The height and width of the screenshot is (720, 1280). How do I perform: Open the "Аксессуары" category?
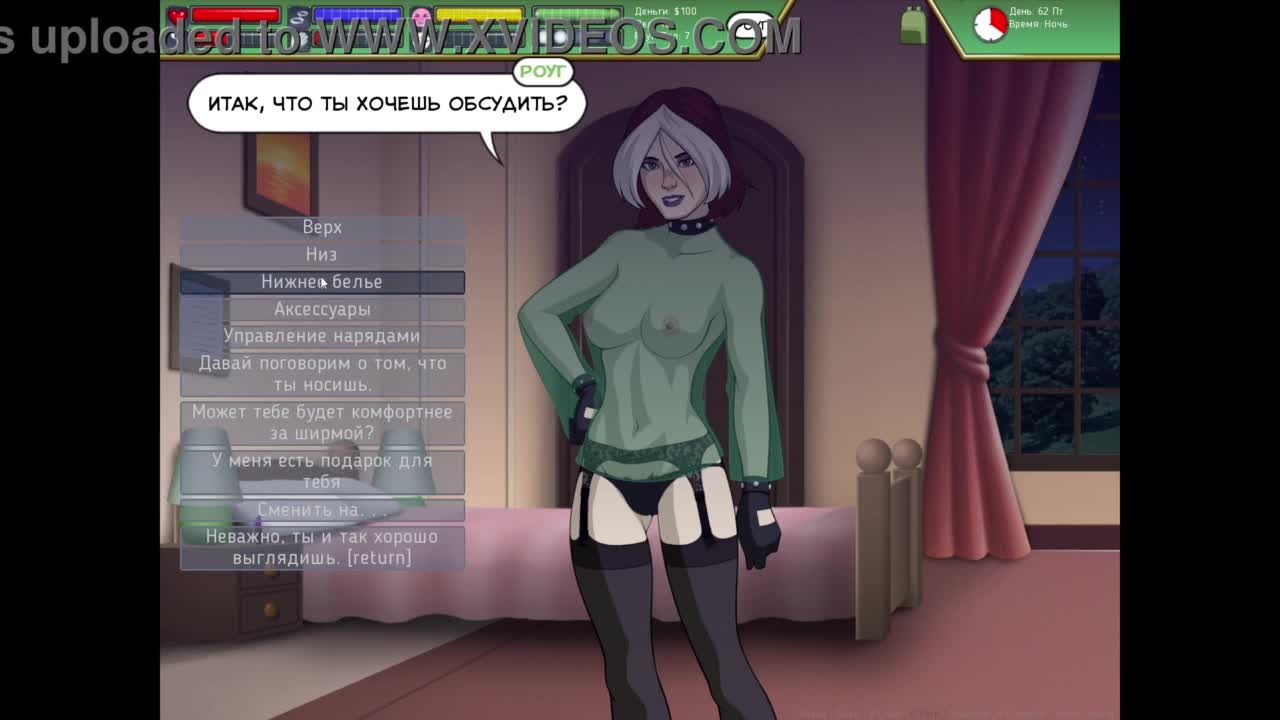pos(322,309)
